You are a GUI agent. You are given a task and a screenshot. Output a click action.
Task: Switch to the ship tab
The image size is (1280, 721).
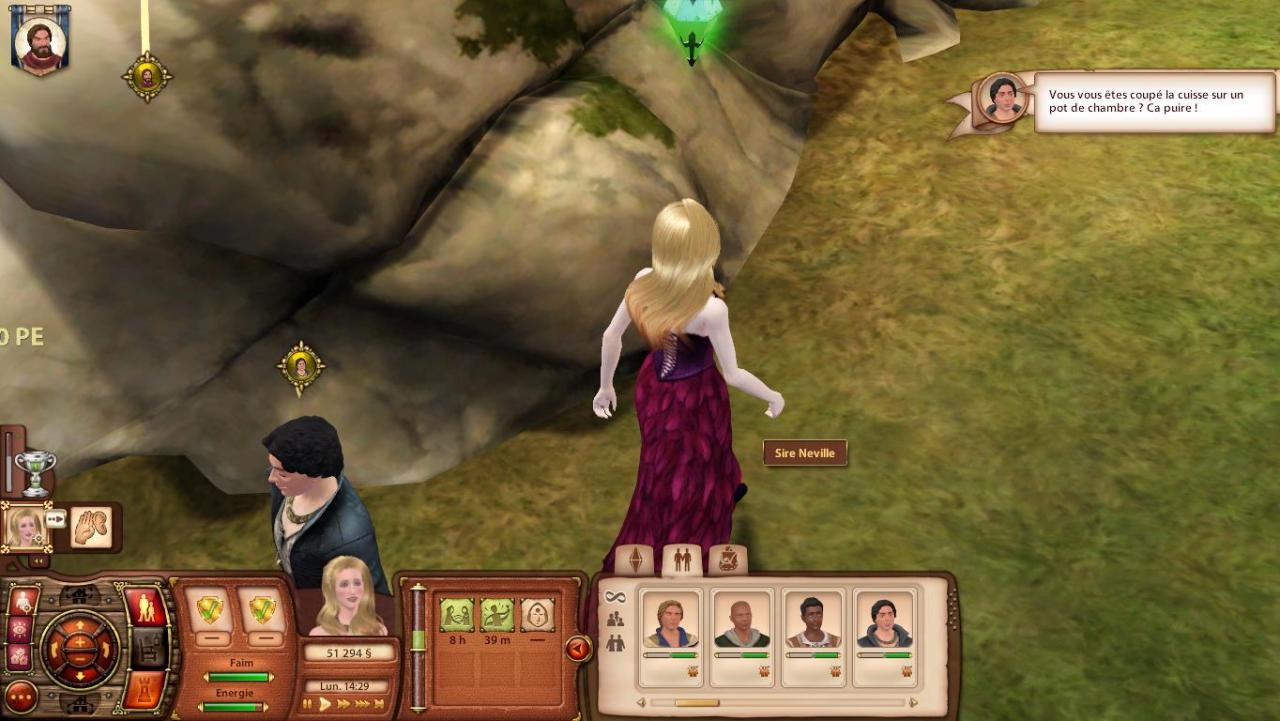tap(728, 560)
